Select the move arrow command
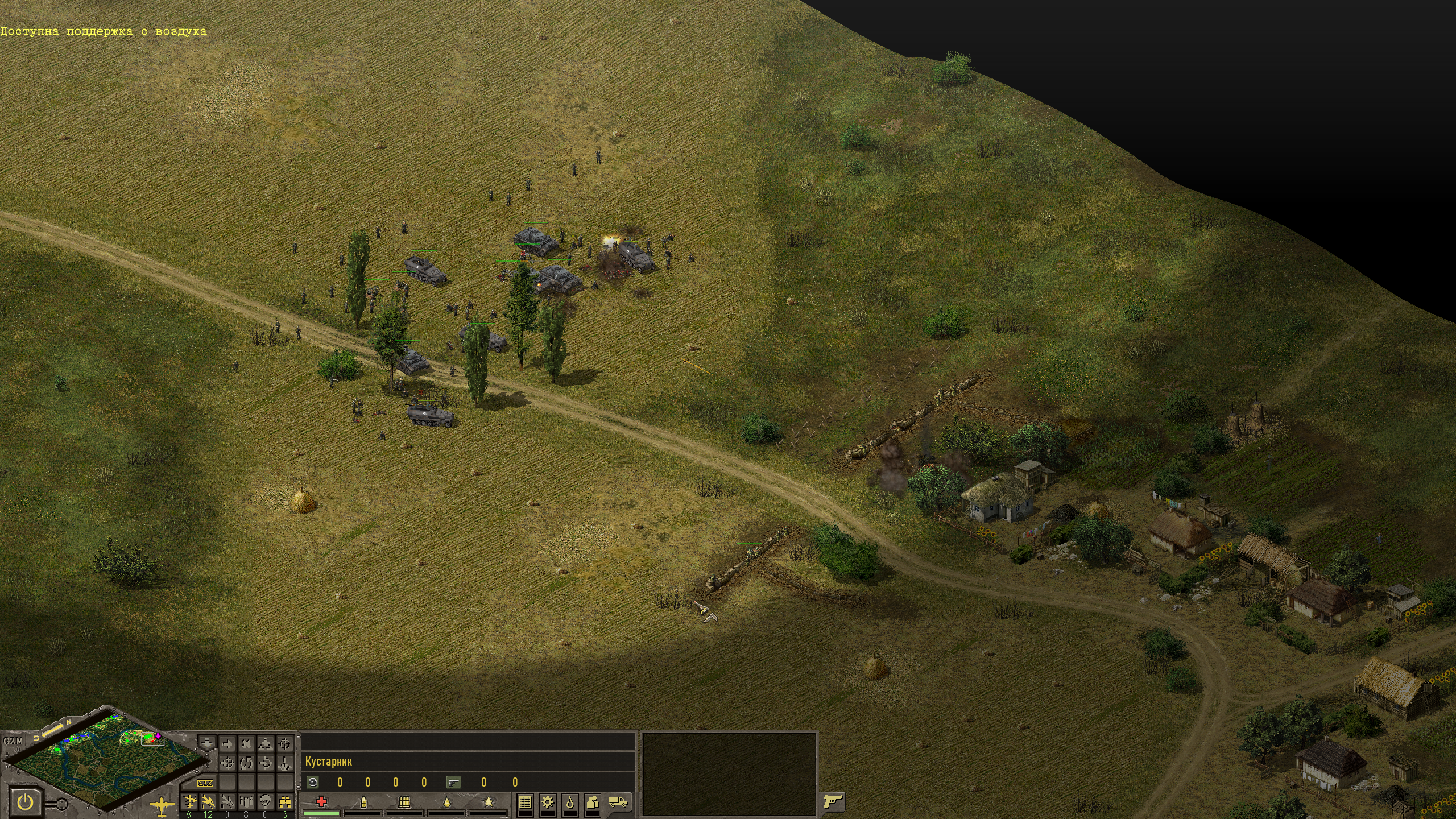This screenshot has width=1456, height=819. [x=227, y=744]
